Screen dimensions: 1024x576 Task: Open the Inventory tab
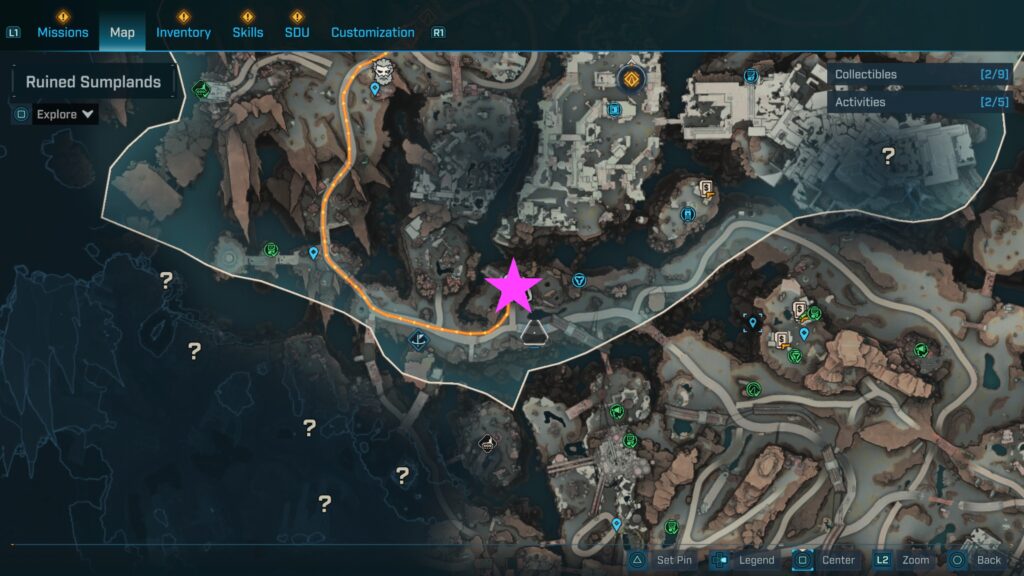(x=183, y=32)
